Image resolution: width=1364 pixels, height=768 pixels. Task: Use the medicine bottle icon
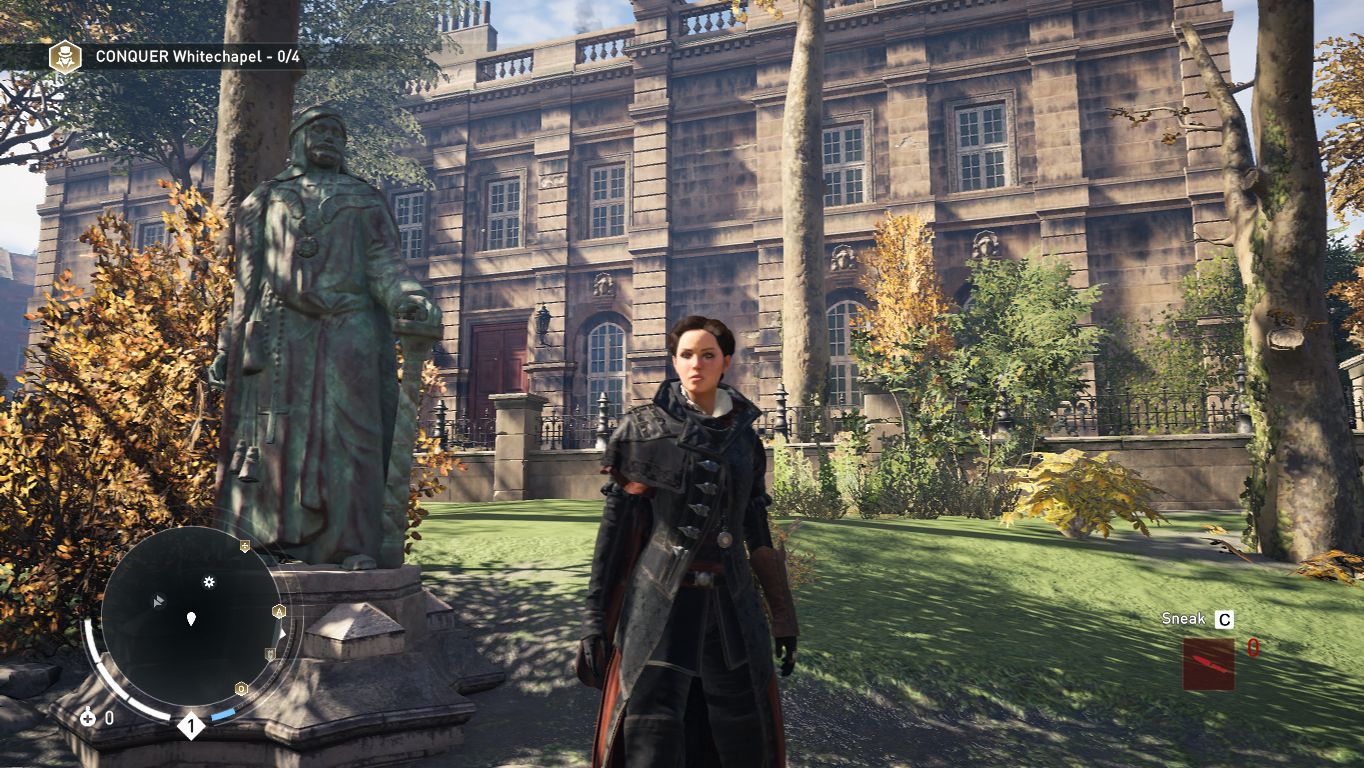[88, 716]
